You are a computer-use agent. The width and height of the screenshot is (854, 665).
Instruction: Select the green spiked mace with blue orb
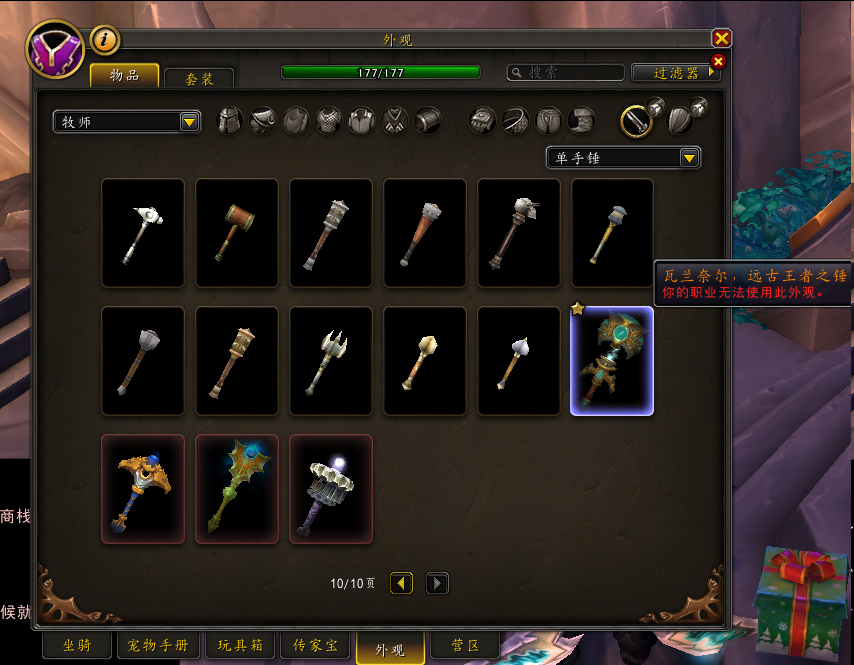coord(237,488)
